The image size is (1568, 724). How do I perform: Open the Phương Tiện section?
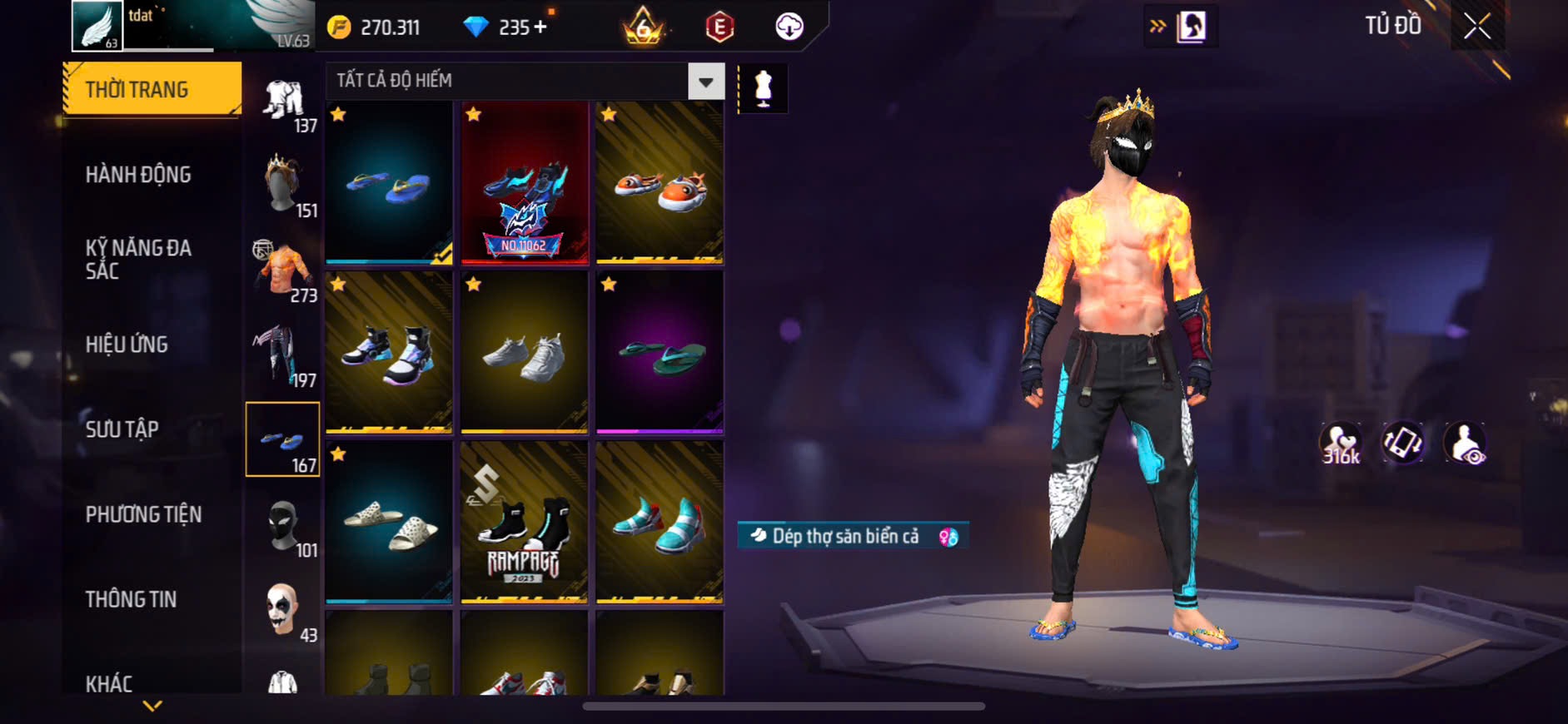point(143,514)
